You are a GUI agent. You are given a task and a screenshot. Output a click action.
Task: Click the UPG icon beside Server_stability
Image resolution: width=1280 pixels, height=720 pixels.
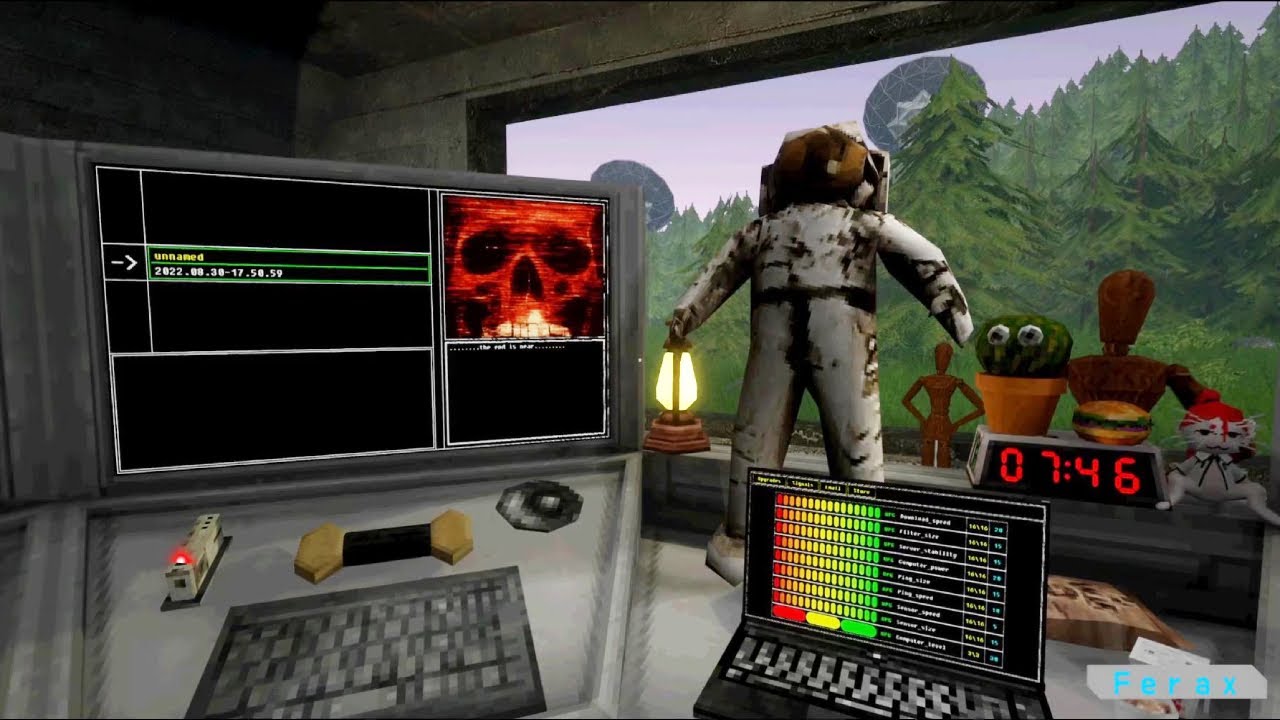click(887, 545)
